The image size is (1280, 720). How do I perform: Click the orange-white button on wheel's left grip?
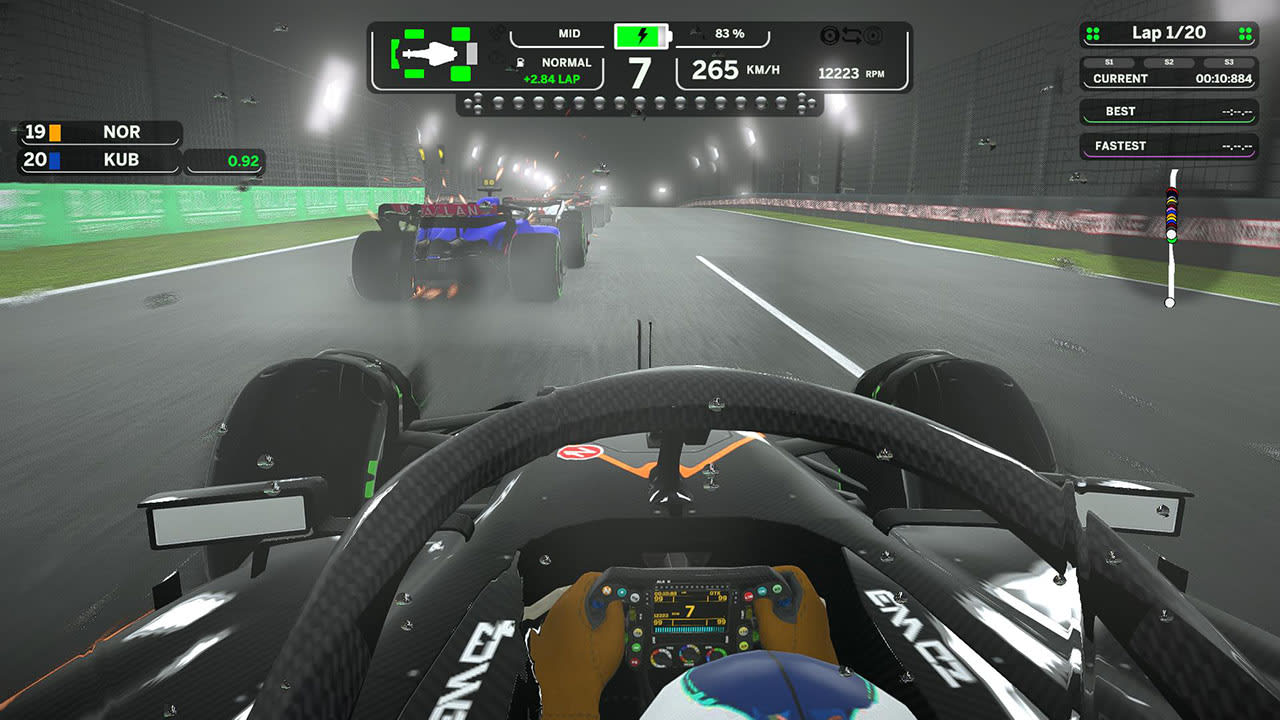607,590
